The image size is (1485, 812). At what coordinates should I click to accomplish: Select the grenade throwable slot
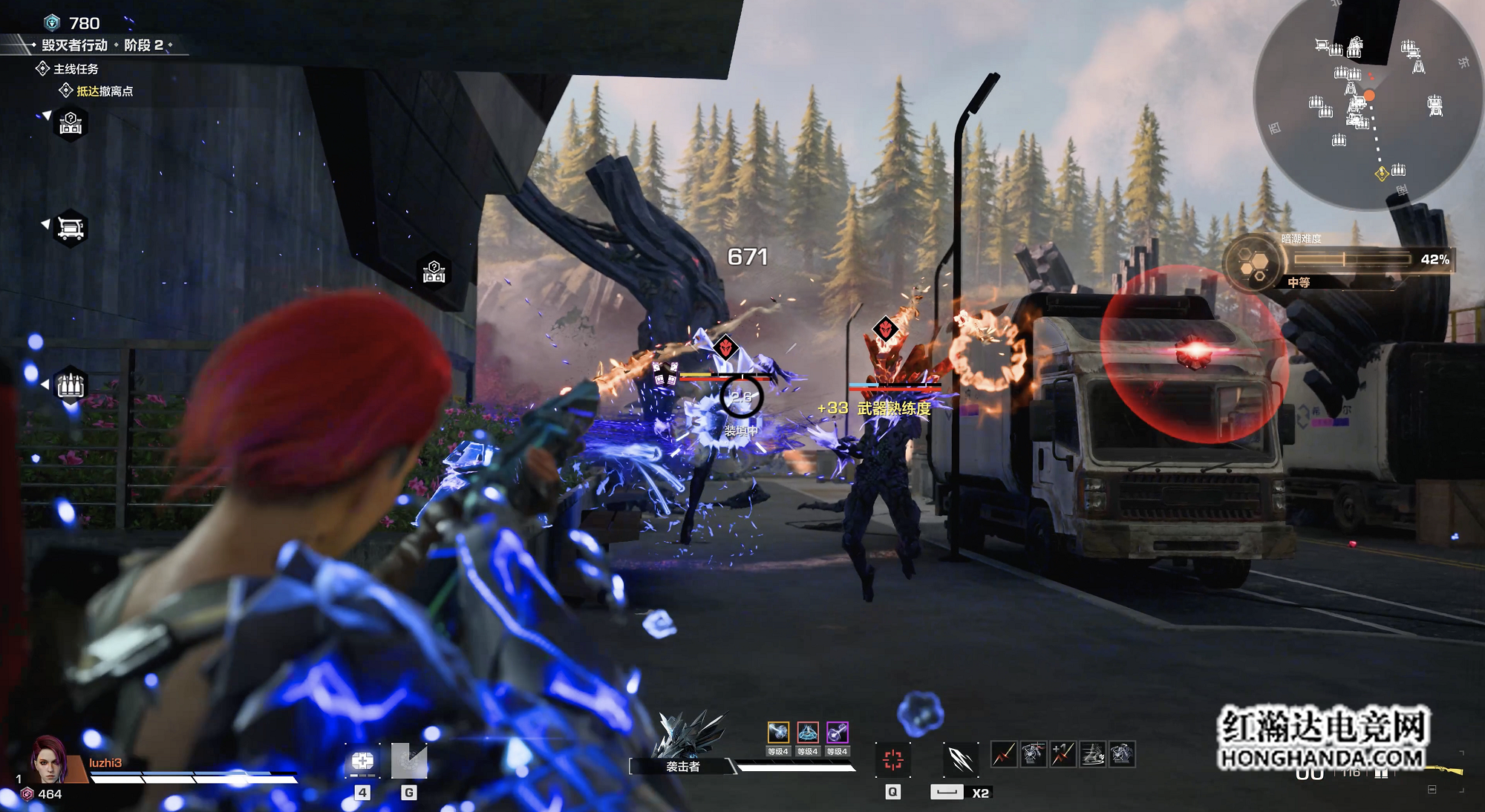409,762
